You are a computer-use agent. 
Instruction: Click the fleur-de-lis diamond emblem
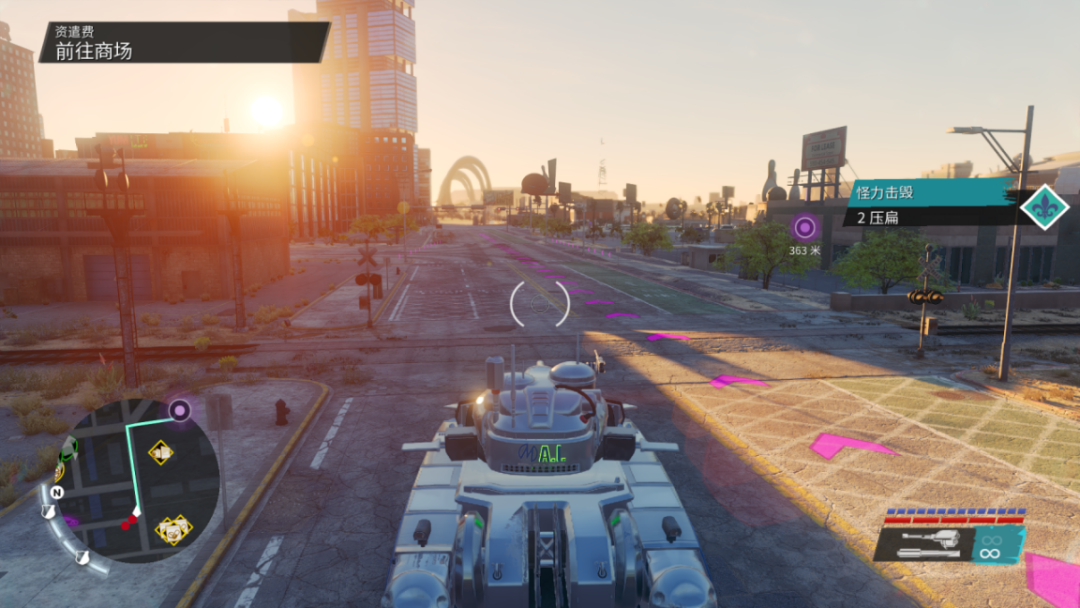[x=1045, y=207]
